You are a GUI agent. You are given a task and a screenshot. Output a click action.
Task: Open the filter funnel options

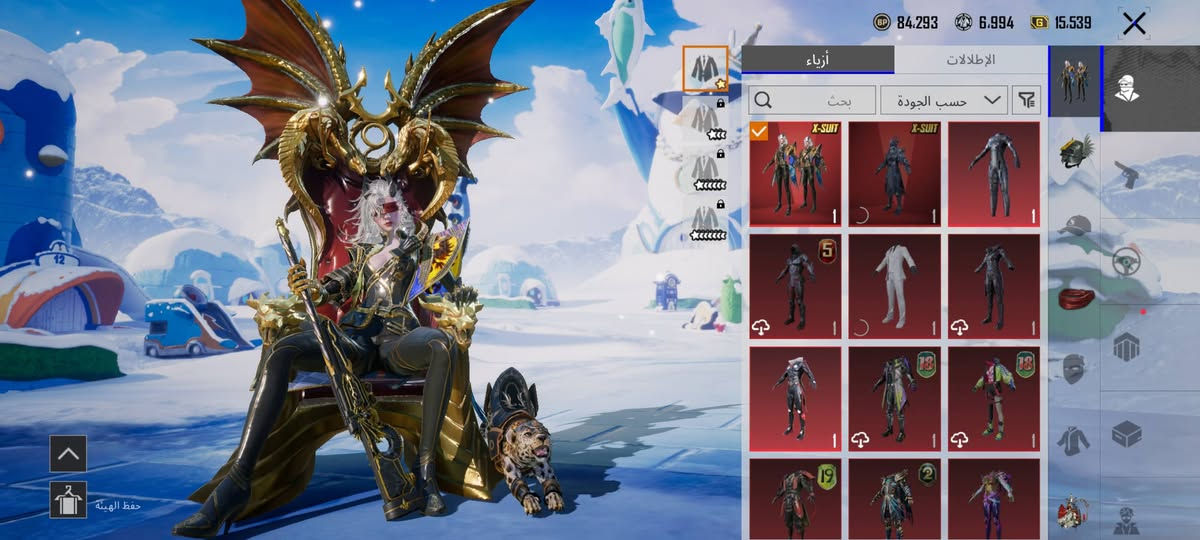click(x=1027, y=100)
